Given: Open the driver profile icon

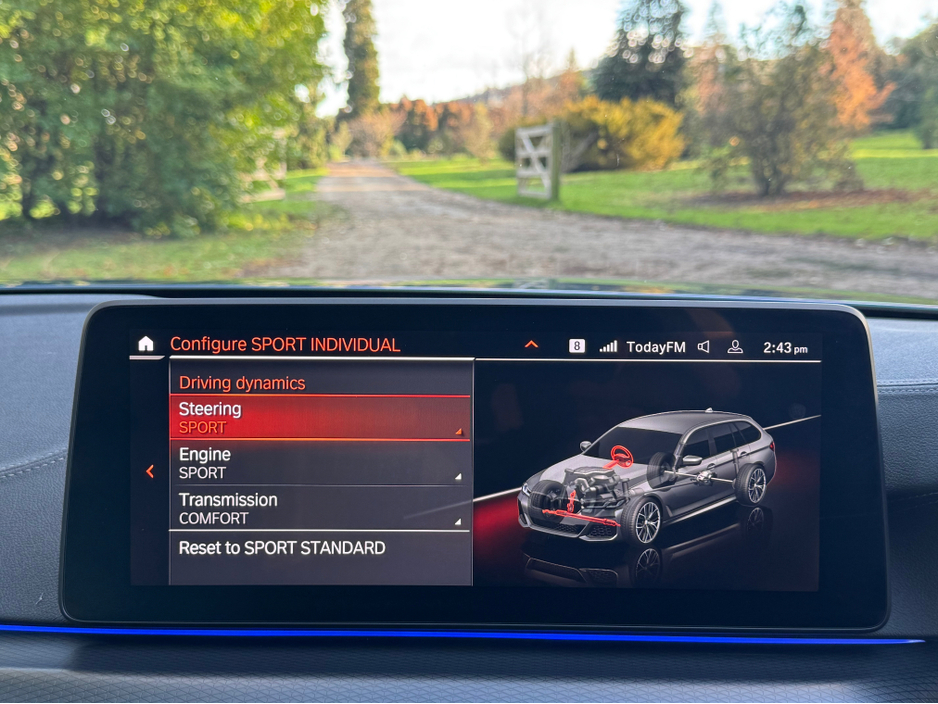Looking at the screenshot, I should 735,347.
